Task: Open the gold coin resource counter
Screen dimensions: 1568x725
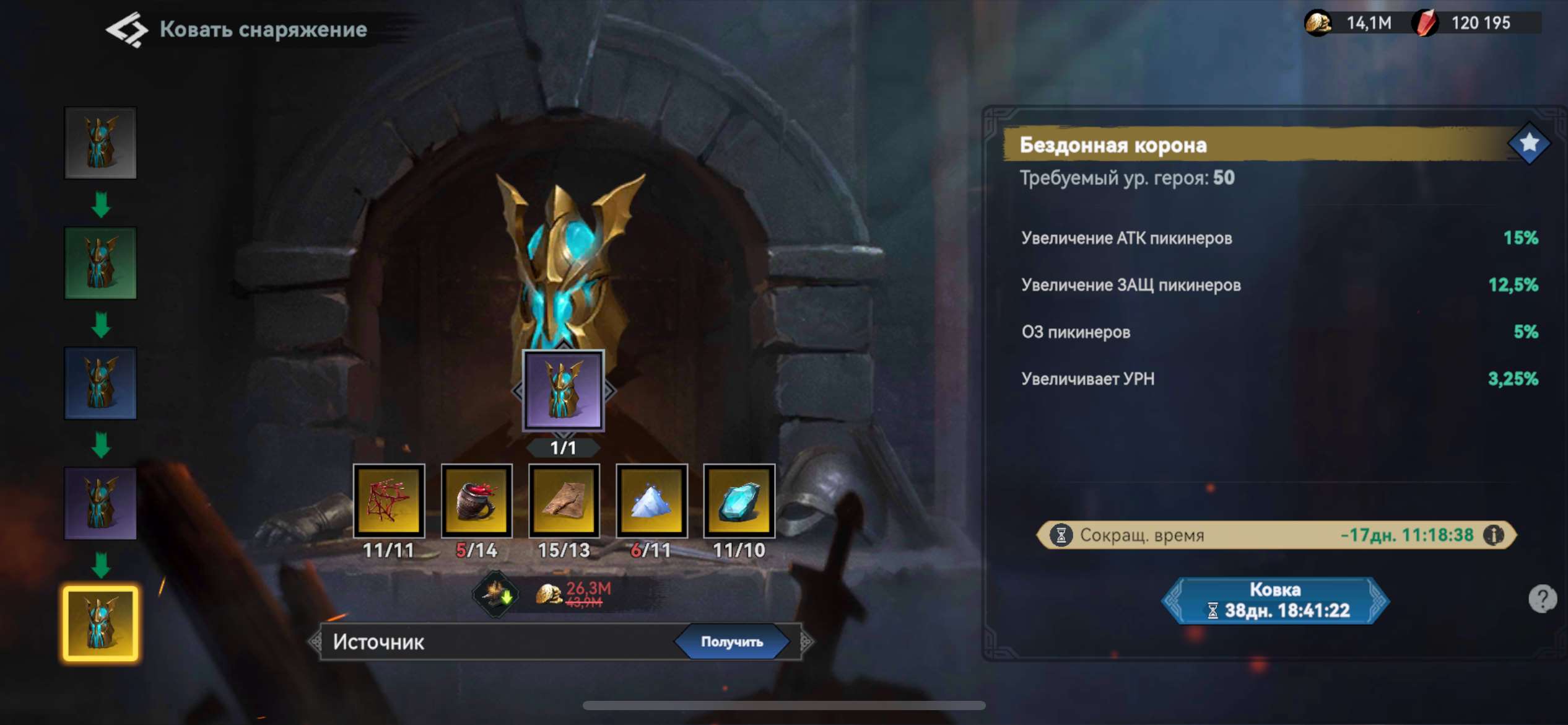Action: 1350,24
